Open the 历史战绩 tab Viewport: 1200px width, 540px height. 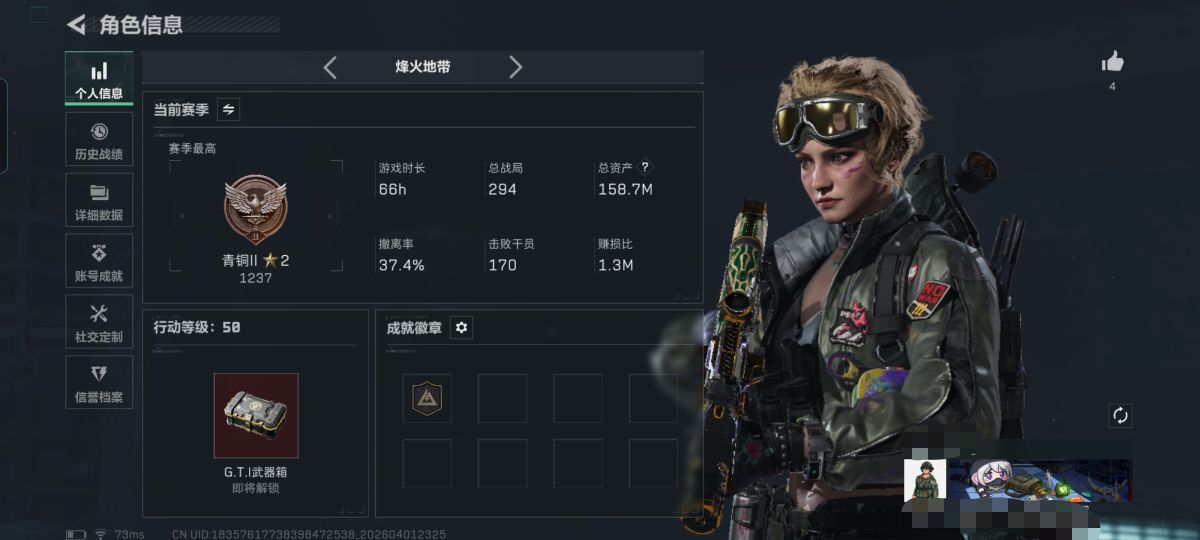click(99, 140)
